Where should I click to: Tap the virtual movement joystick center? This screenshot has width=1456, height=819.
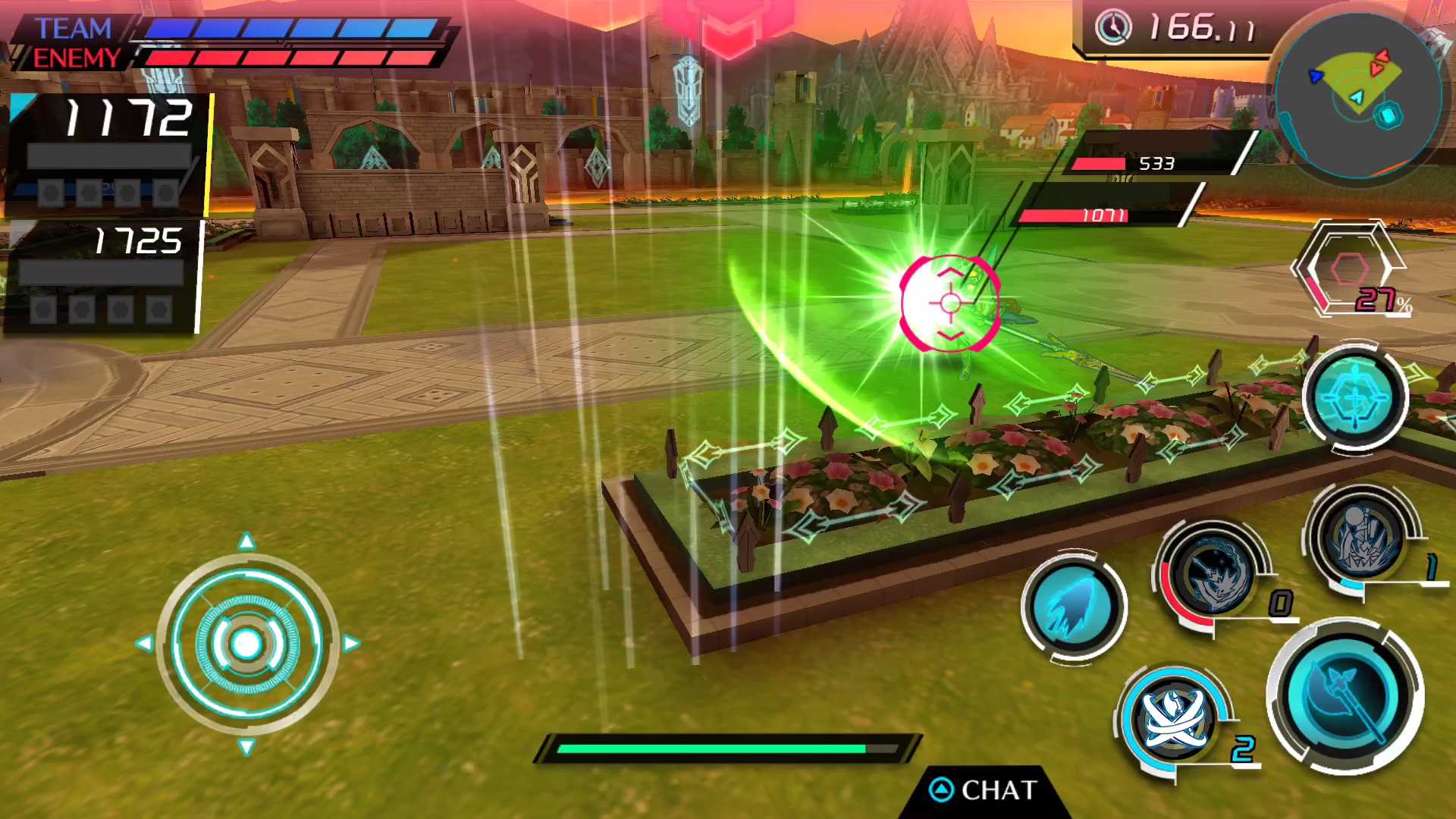click(x=246, y=644)
